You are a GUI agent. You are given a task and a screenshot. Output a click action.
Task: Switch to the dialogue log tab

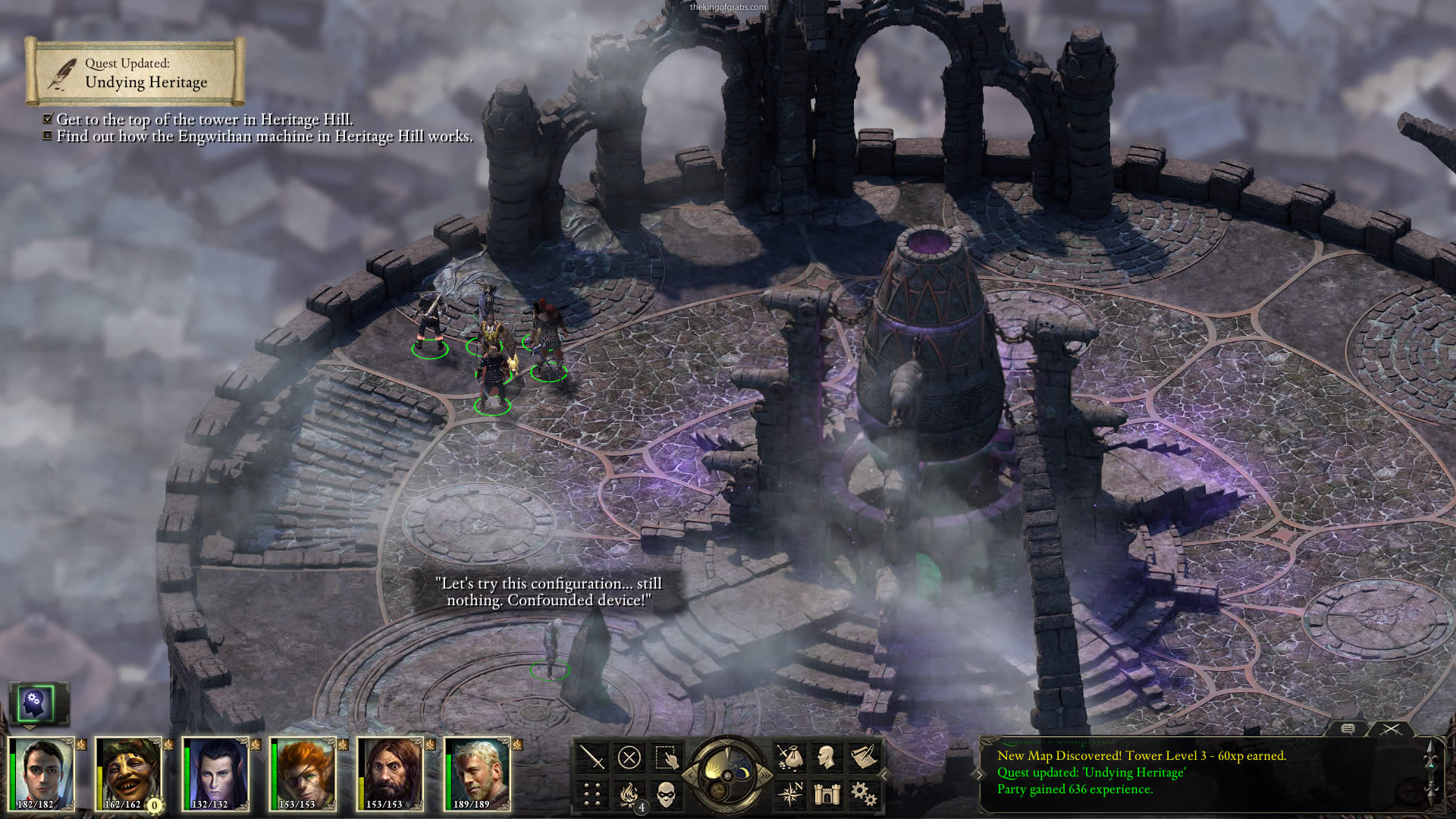[x=1348, y=729]
